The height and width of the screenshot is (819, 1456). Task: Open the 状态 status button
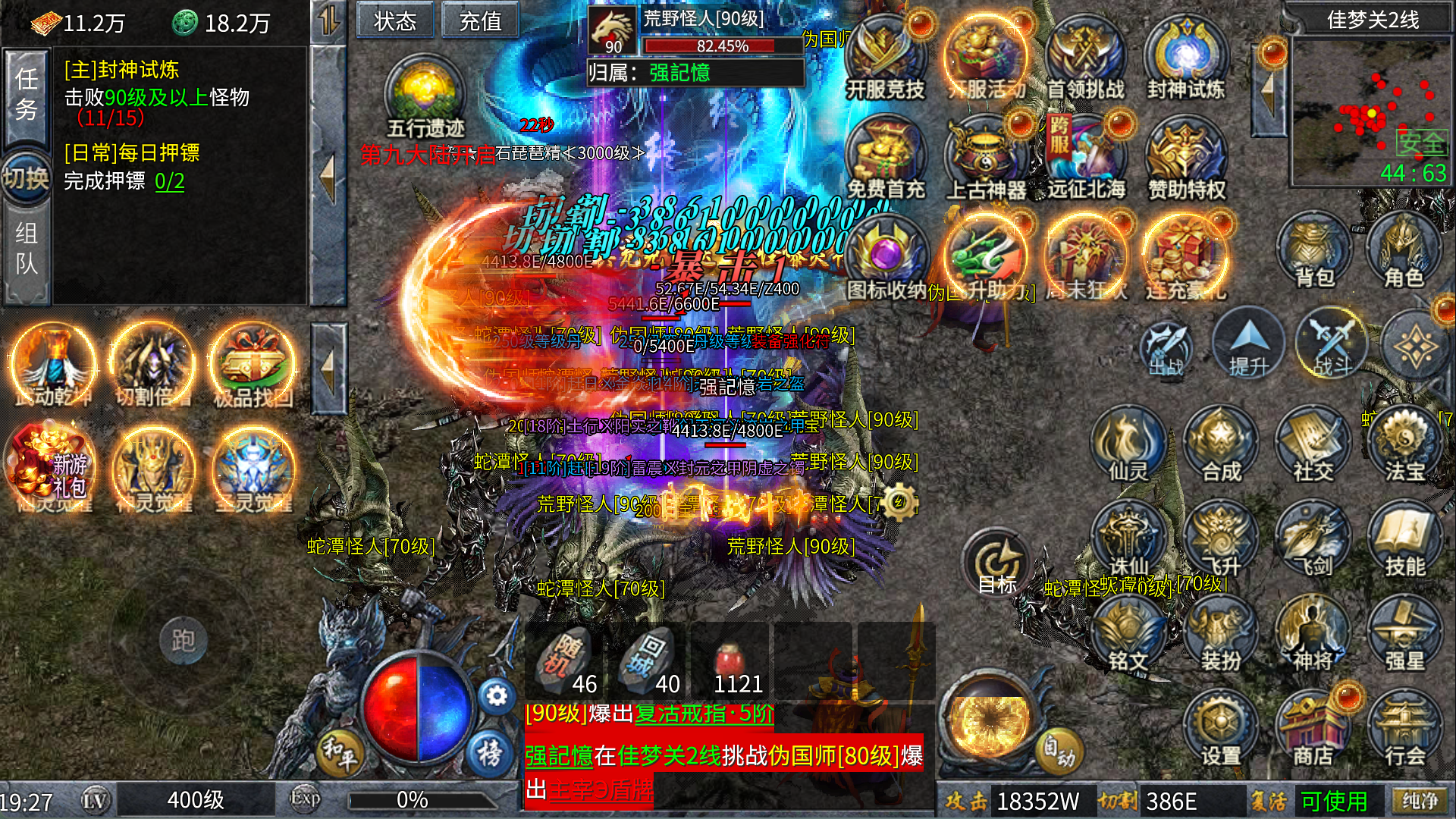click(395, 20)
